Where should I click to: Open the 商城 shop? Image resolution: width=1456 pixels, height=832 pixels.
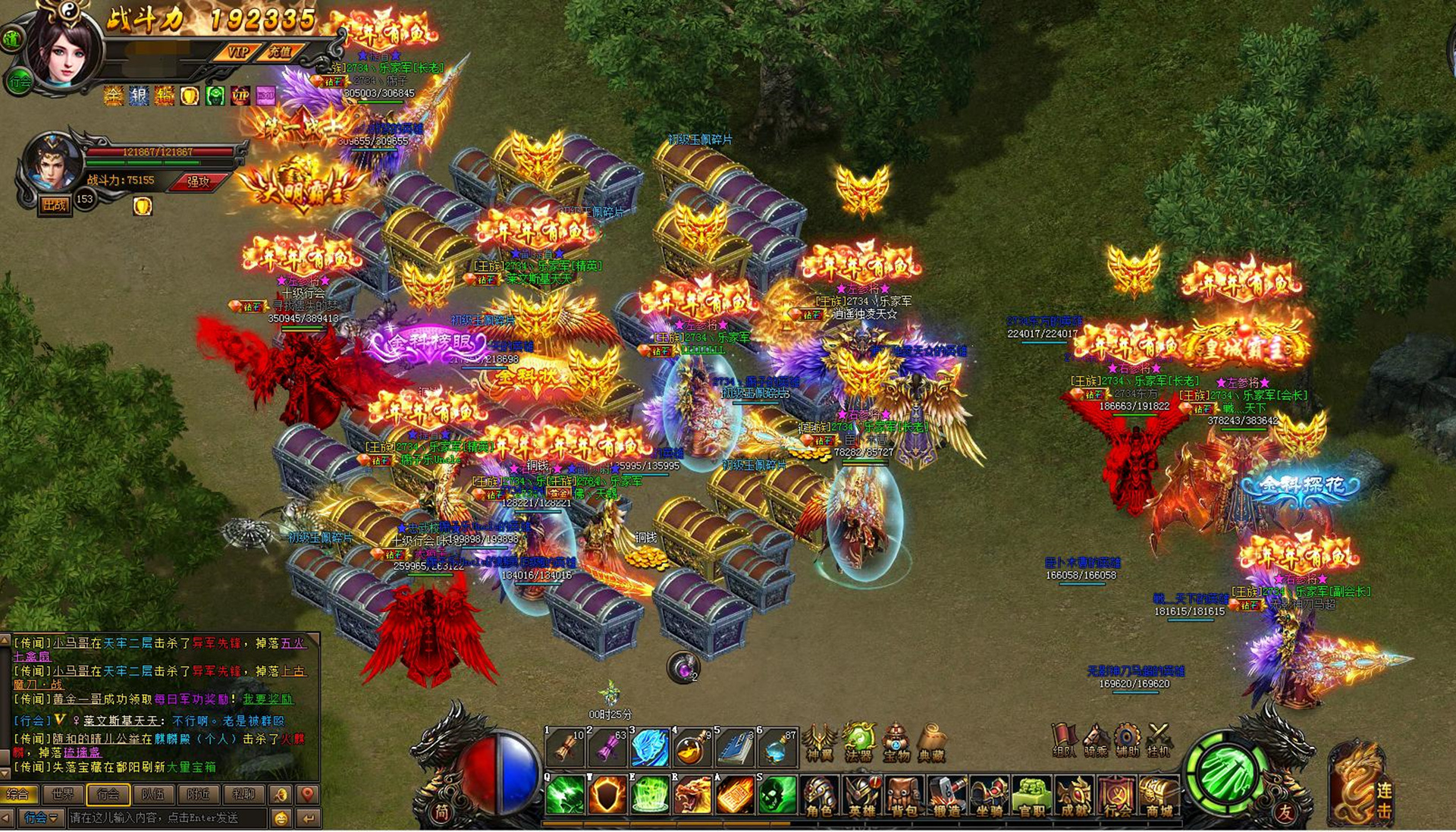(x=1159, y=797)
